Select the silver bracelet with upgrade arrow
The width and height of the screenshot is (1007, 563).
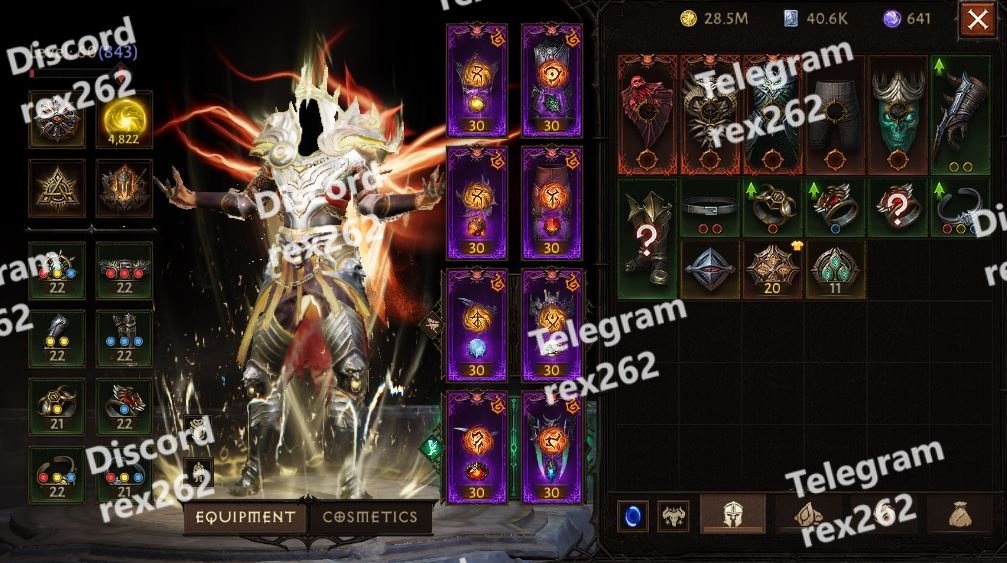click(x=960, y=208)
